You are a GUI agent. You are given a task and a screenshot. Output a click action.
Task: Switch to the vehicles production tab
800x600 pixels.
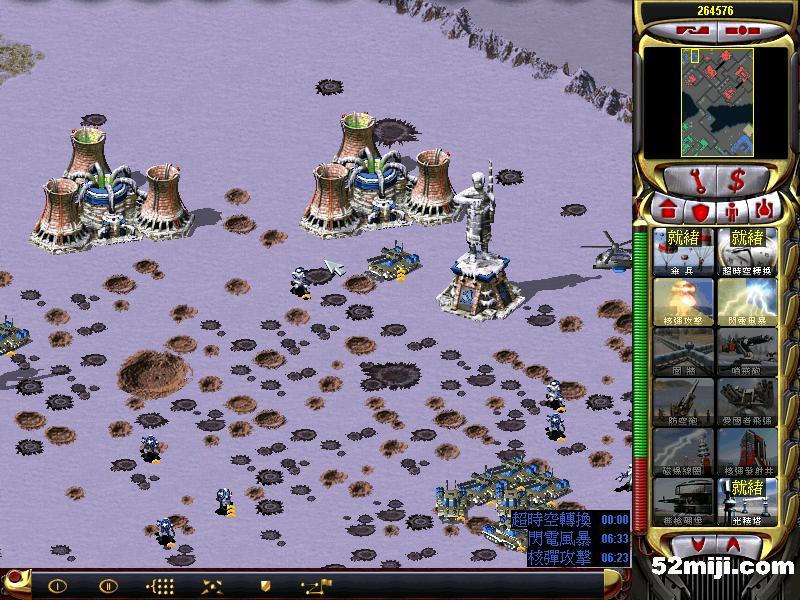[x=765, y=212]
